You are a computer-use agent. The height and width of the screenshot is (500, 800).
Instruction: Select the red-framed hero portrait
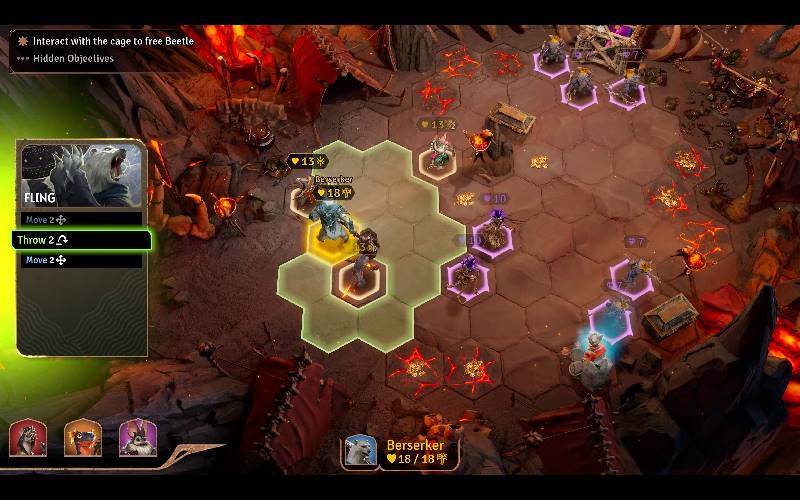point(27,438)
